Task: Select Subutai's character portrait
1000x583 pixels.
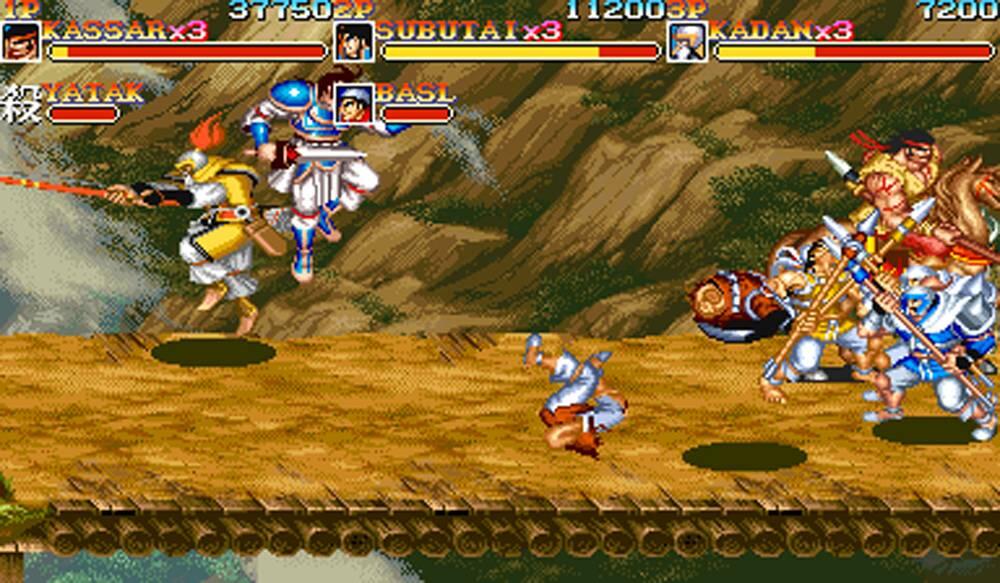Action: [354, 42]
